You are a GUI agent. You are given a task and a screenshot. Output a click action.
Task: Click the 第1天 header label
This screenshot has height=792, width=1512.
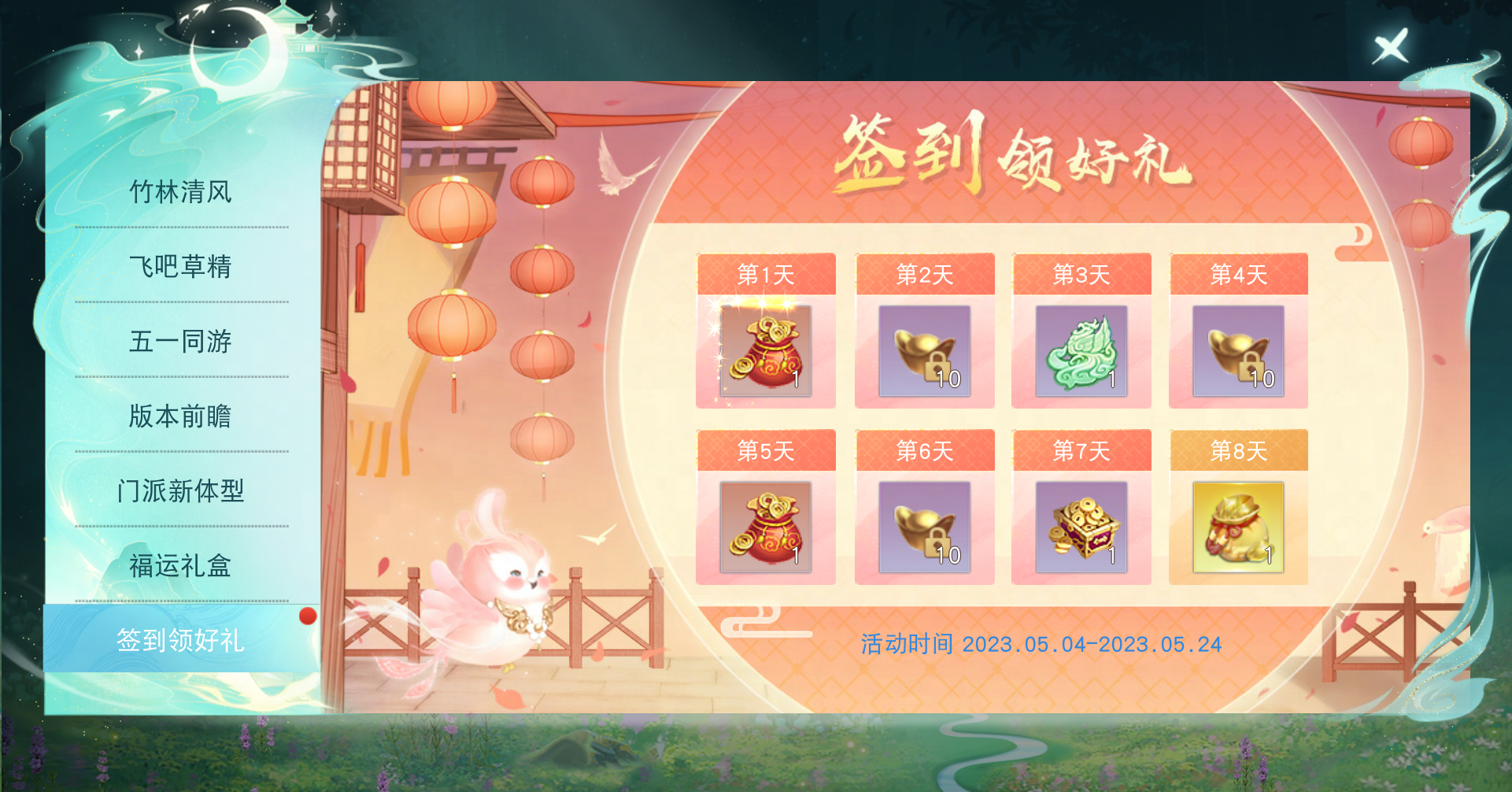[x=766, y=274]
